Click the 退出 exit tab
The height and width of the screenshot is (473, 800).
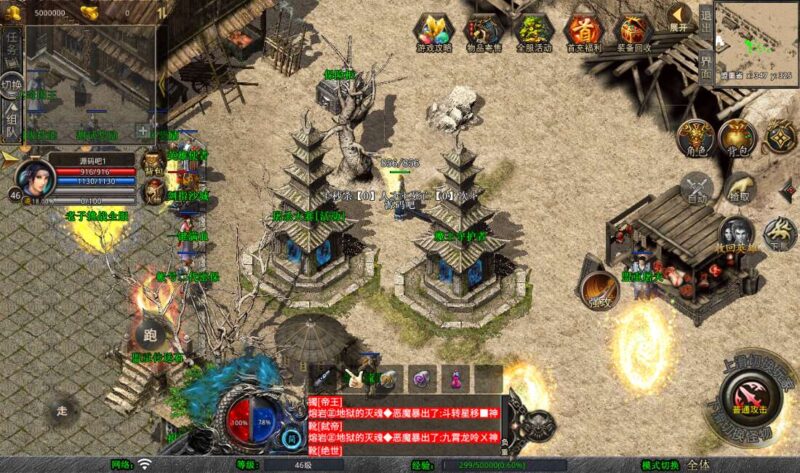[x=706, y=20]
